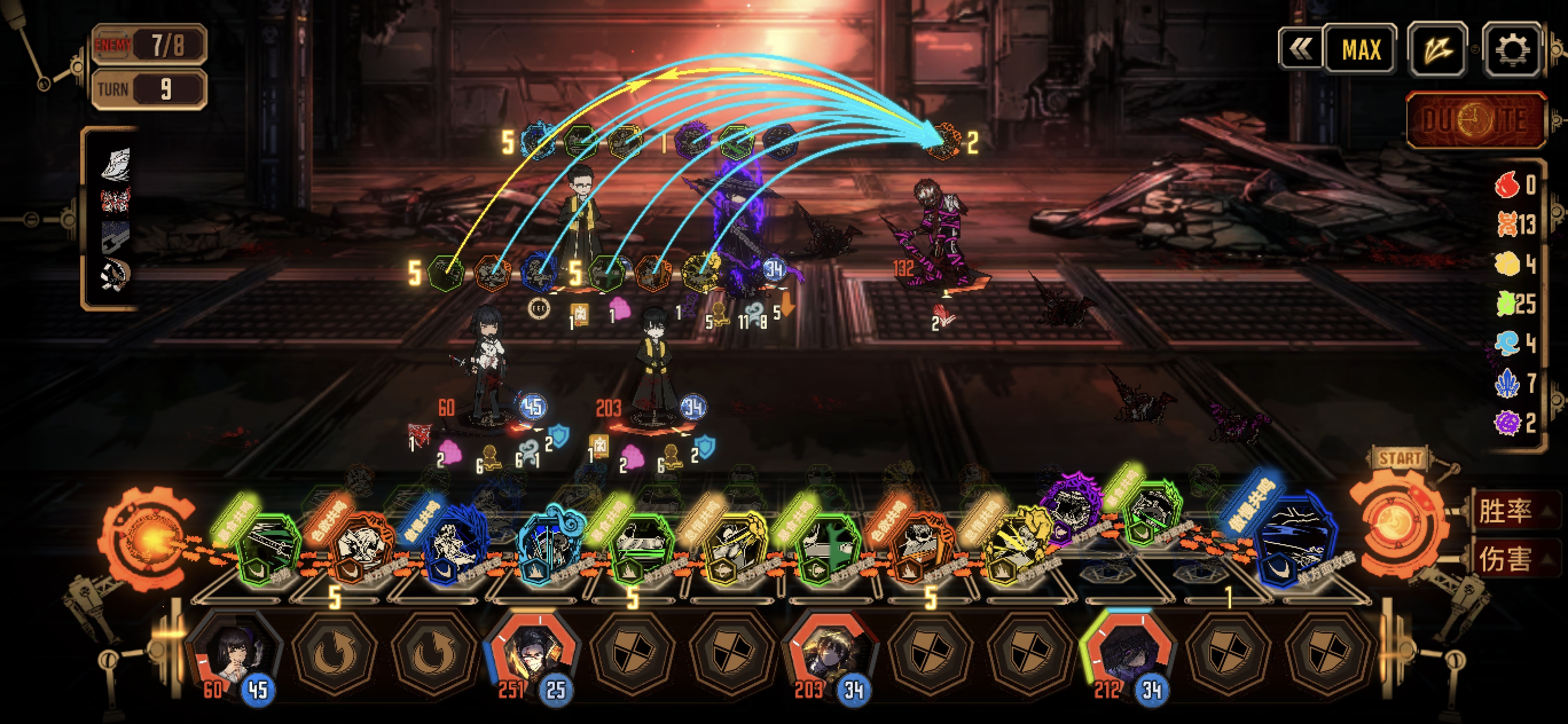Open the gear settings menu
1568x724 pixels.
[x=1512, y=50]
